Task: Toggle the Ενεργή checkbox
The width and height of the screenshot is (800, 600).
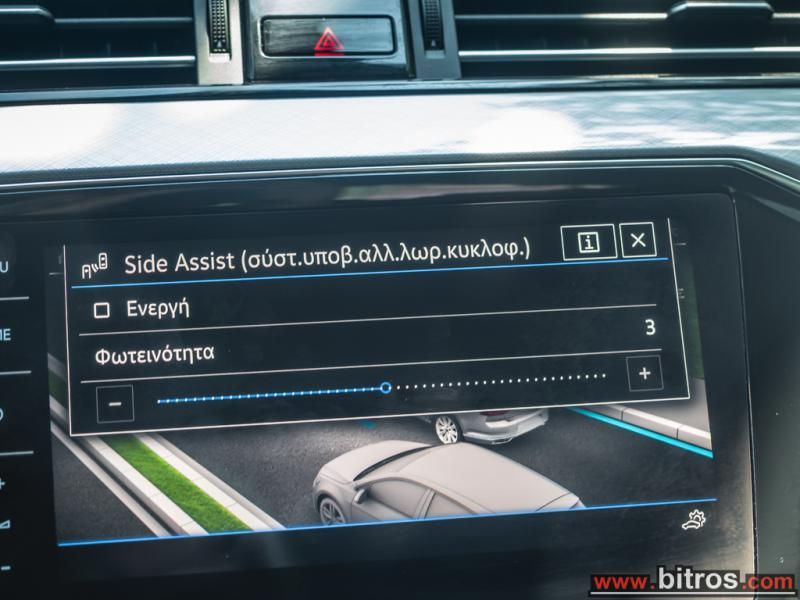Action: [101, 310]
